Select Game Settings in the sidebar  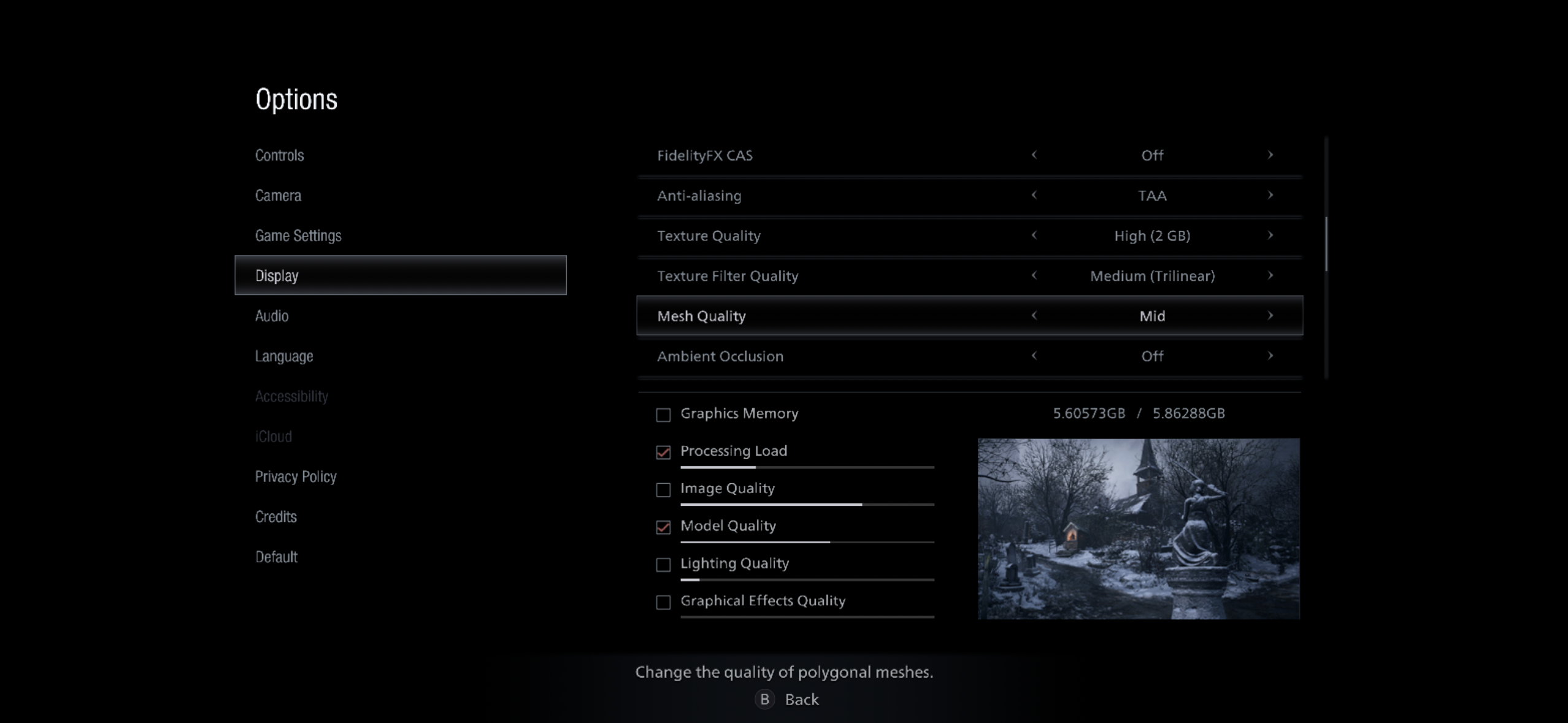click(299, 235)
